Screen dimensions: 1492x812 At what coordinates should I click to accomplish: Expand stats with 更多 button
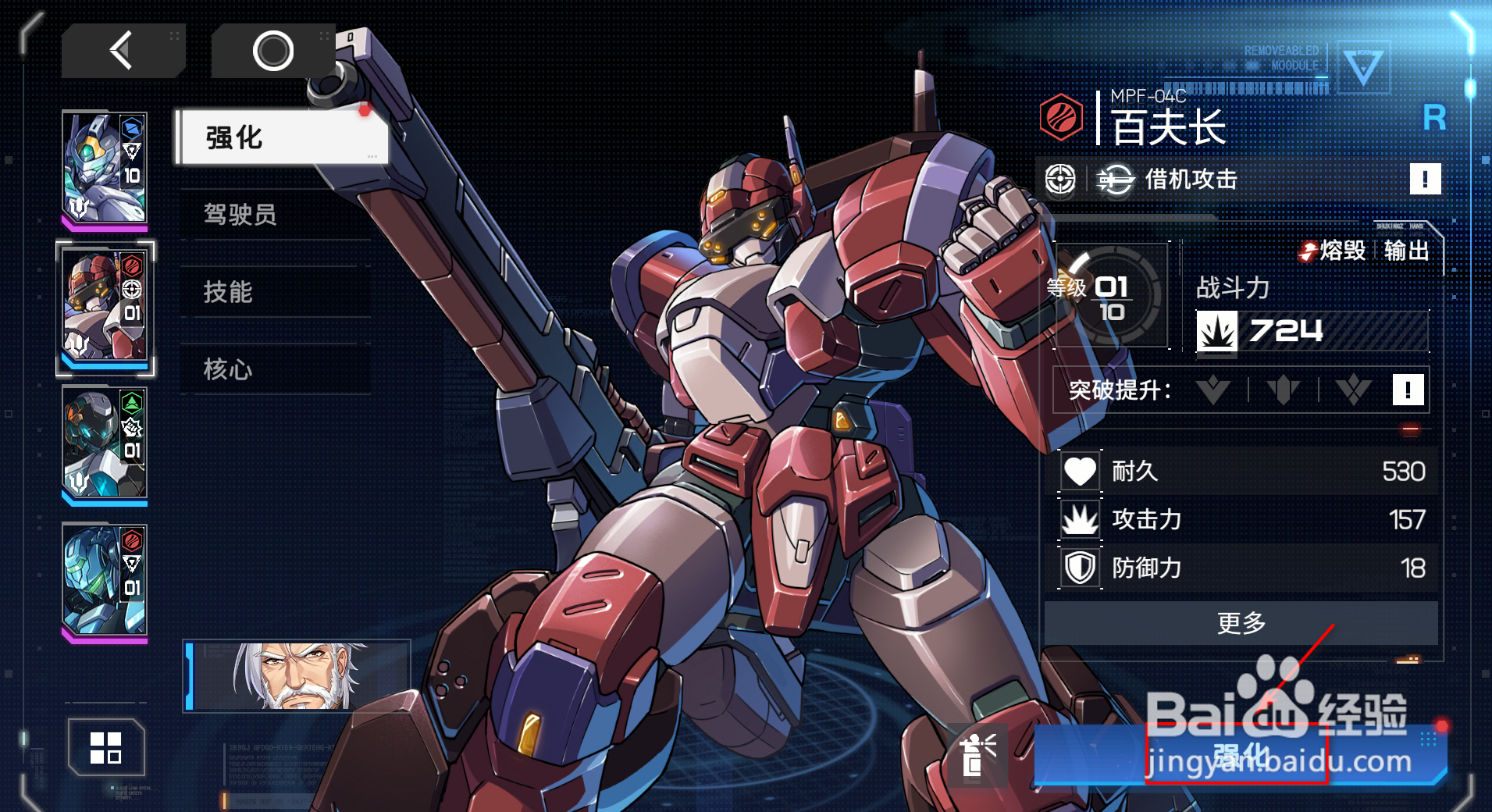[x=1241, y=623]
